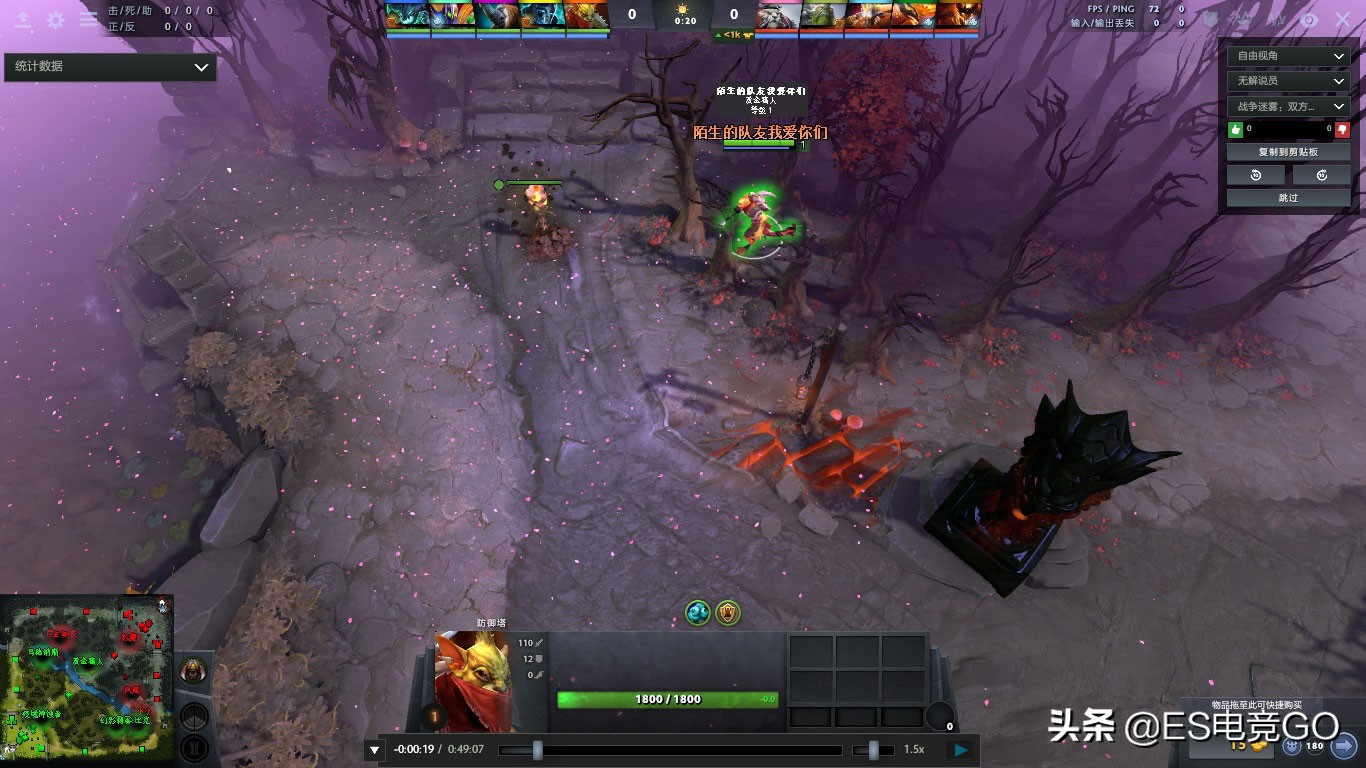The height and width of the screenshot is (768, 1366).
Task: Open the settings gear icon
Action: (55, 18)
